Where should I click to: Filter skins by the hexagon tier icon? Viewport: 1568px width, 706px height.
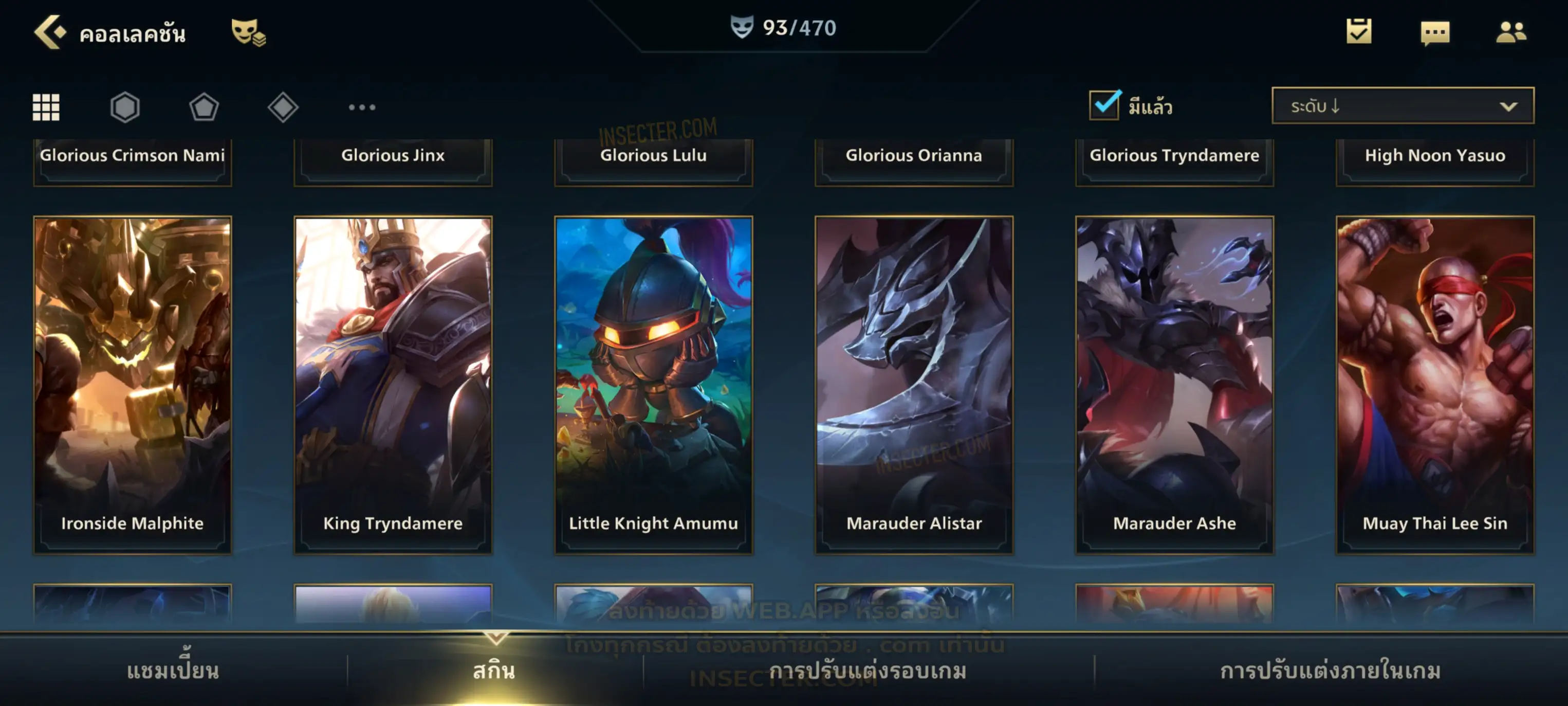click(125, 107)
